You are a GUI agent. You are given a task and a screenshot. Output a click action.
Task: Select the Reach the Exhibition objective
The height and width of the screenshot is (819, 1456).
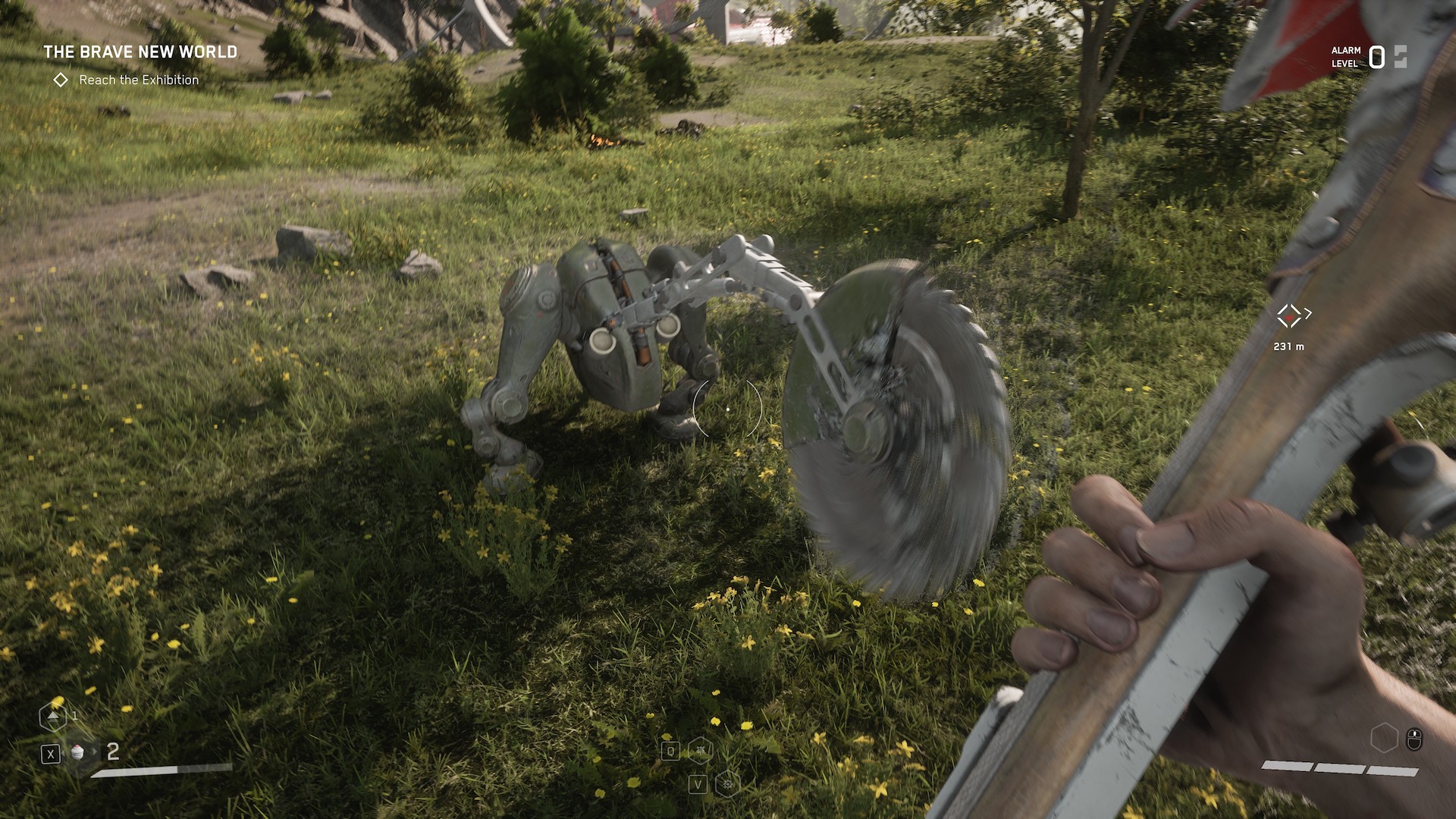pos(138,80)
